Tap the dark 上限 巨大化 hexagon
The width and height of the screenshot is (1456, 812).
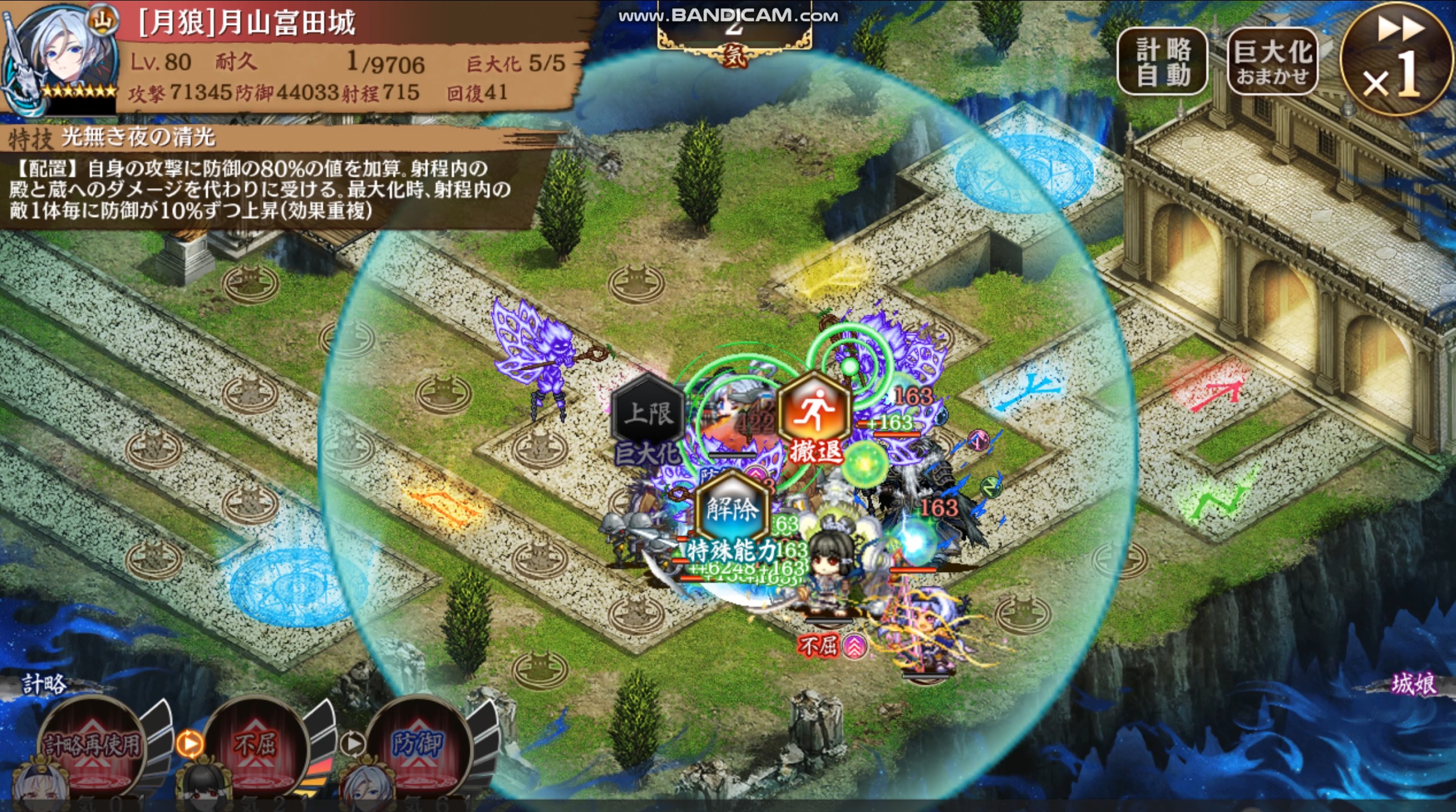[x=648, y=414]
